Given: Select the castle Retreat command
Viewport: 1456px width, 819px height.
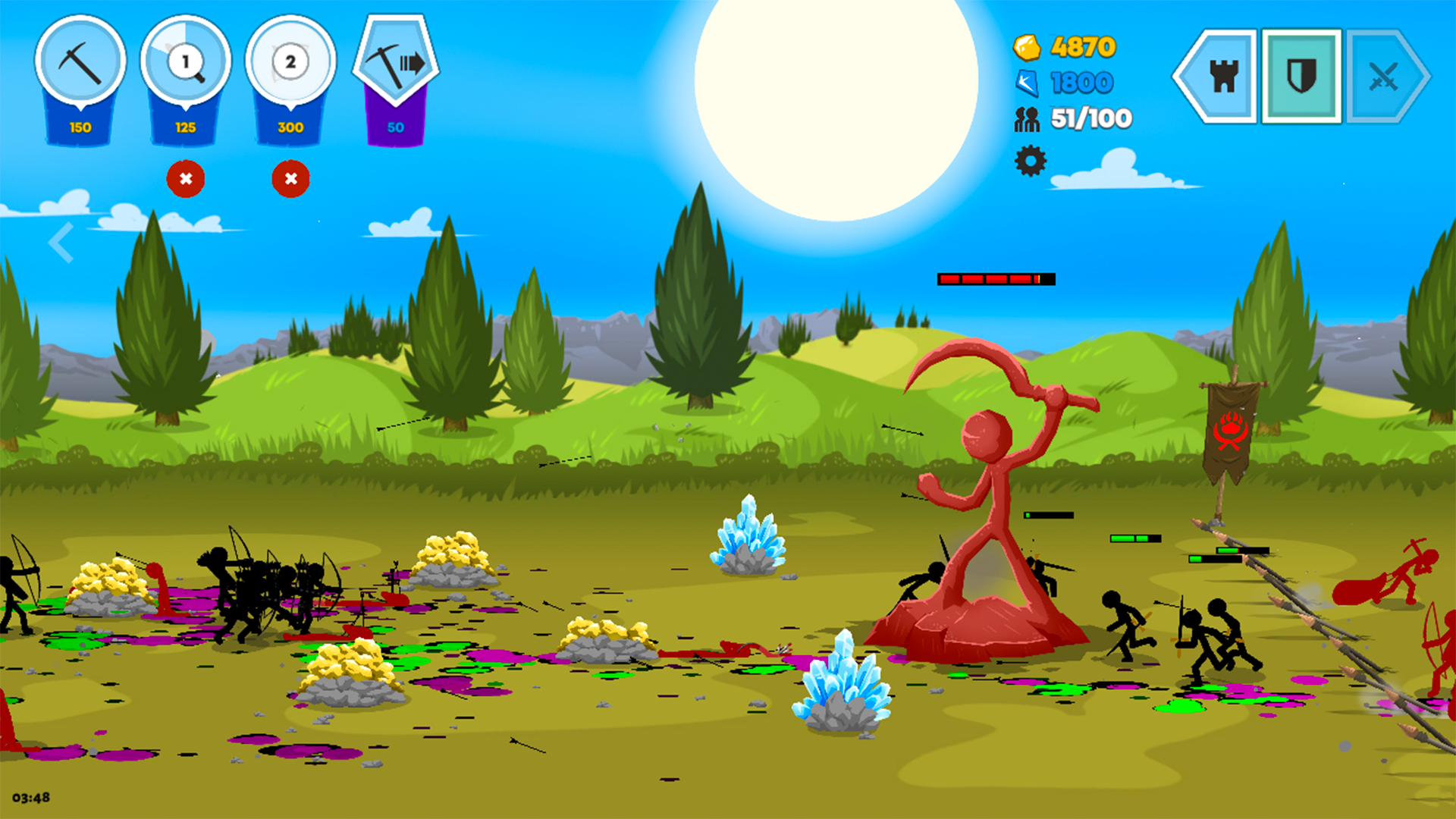Looking at the screenshot, I should click(x=1226, y=76).
